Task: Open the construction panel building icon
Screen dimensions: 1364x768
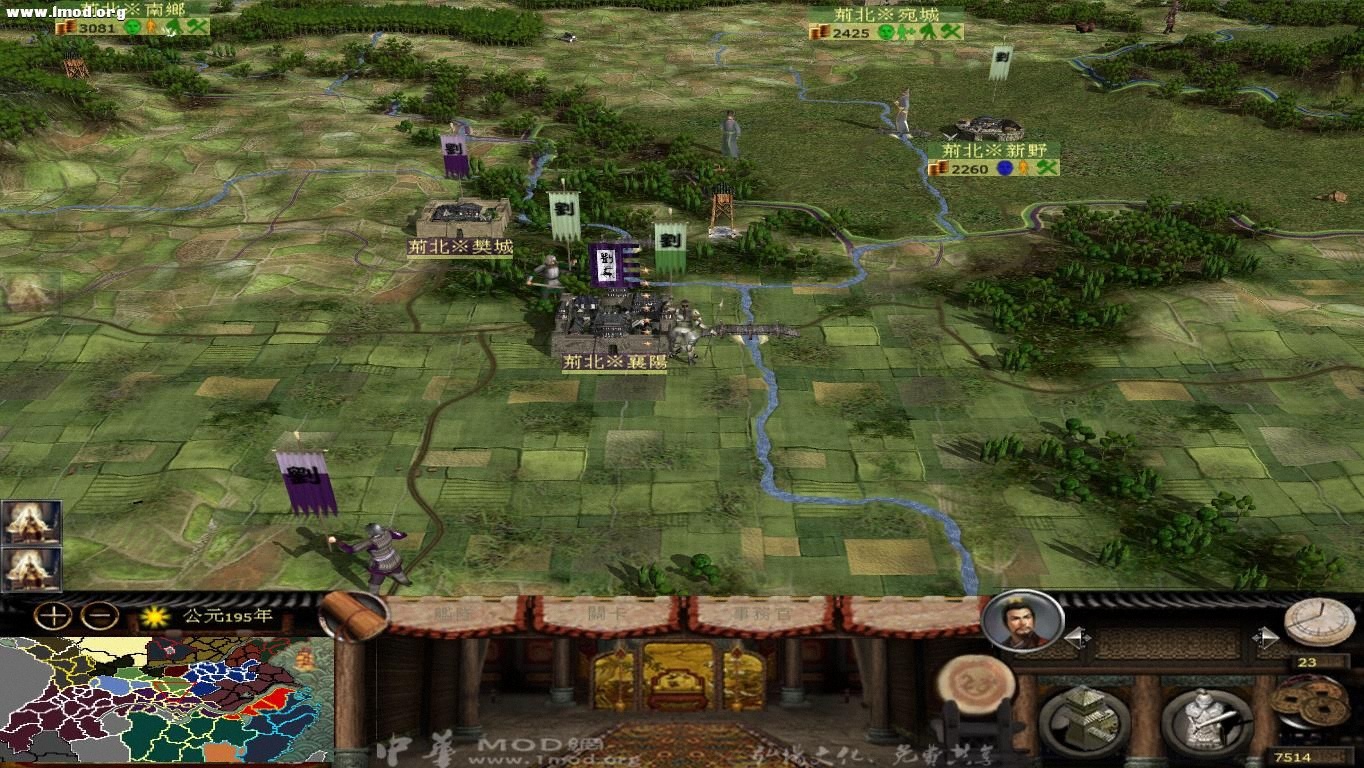Action: coord(1083,719)
